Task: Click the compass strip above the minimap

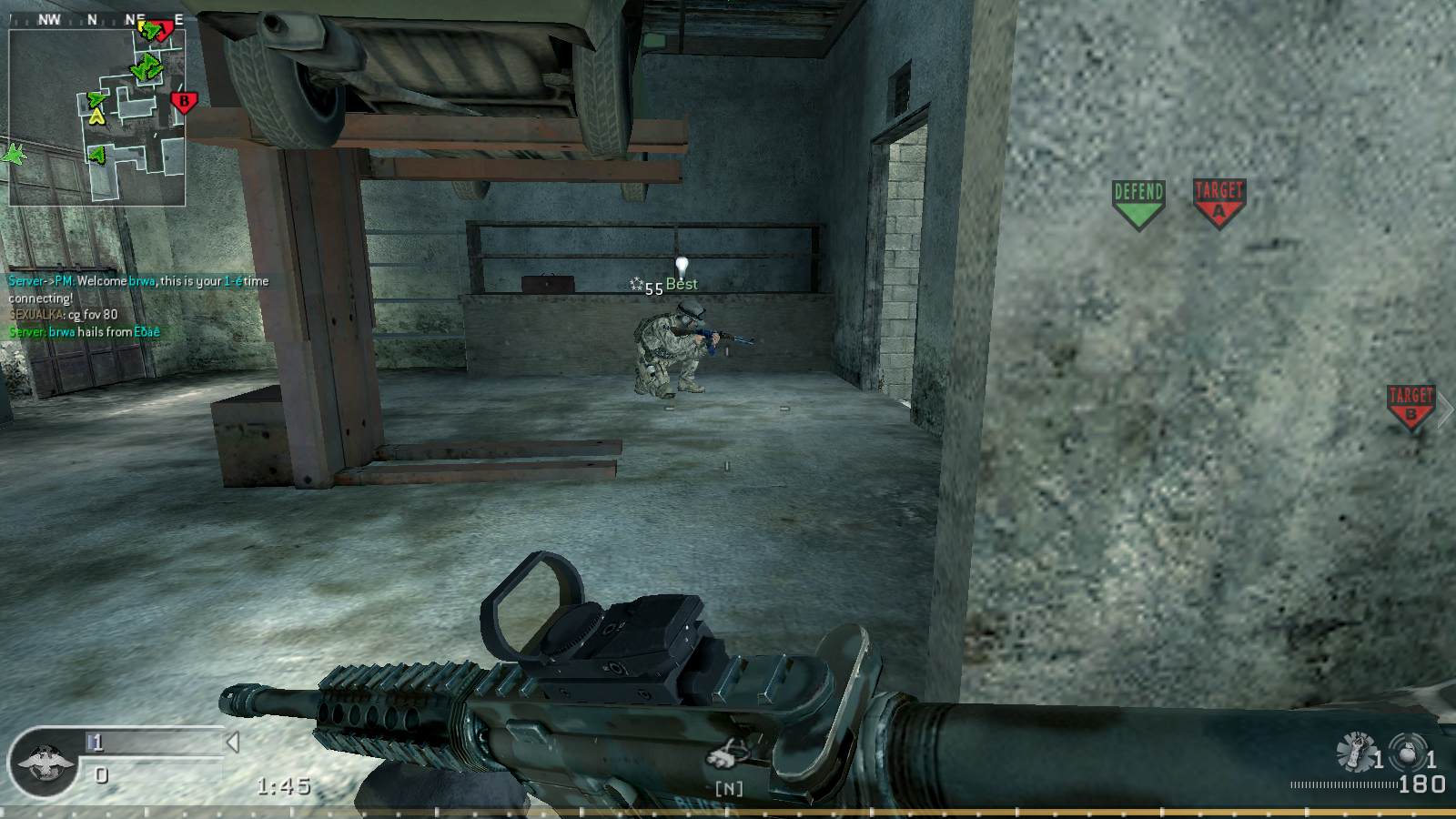Action: point(97,19)
